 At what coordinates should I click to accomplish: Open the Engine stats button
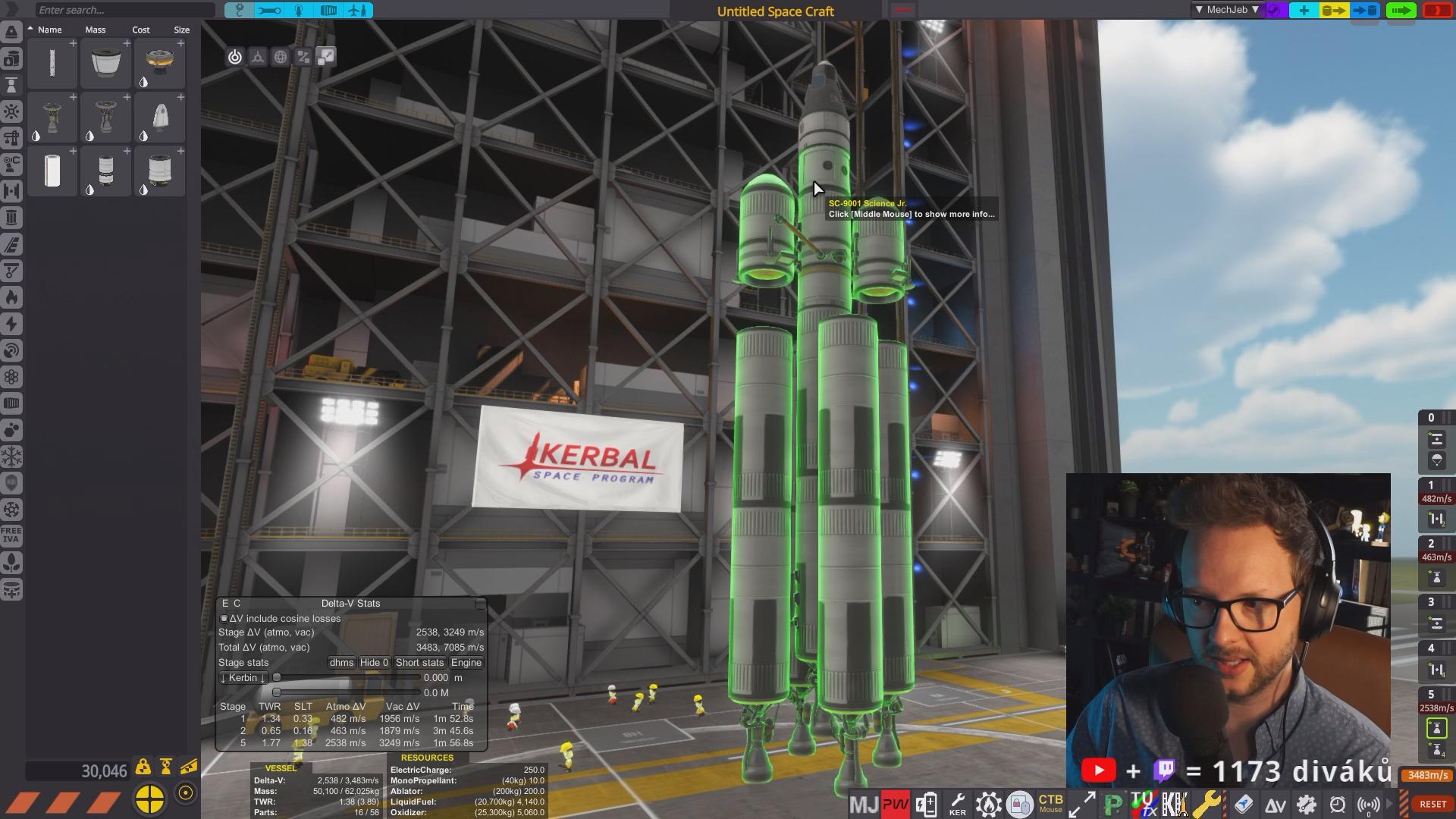[466, 663]
